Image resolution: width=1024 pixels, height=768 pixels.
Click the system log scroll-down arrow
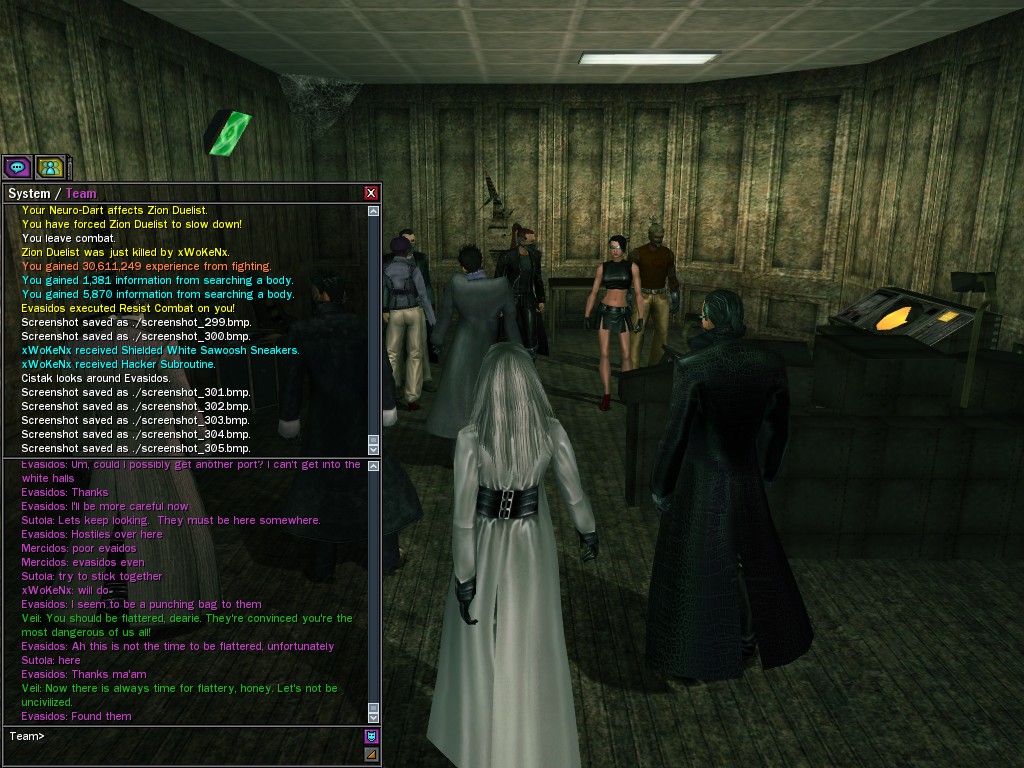(374, 449)
